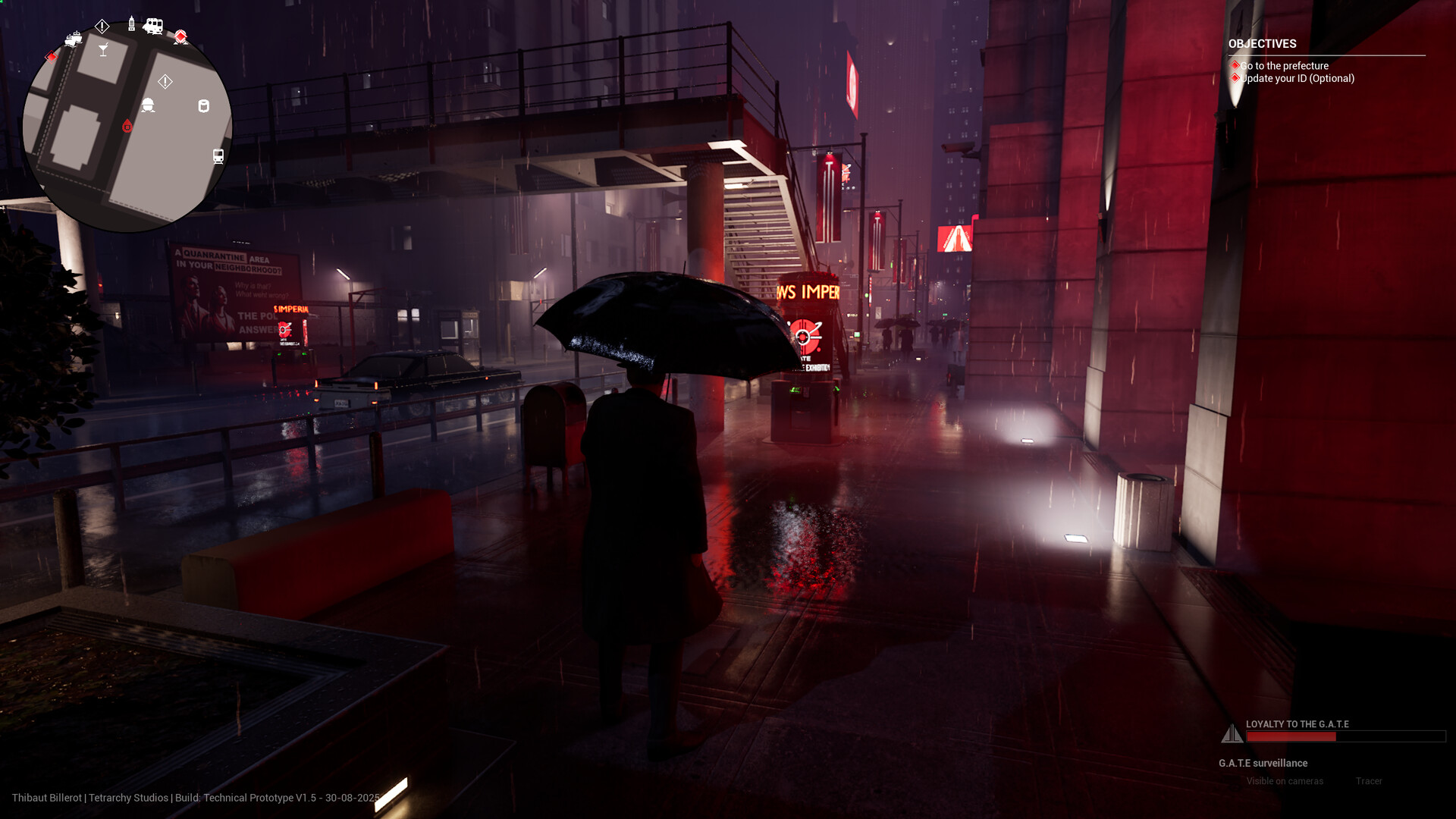Click the red player droplet marker on the minimap

click(x=127, y=126)
